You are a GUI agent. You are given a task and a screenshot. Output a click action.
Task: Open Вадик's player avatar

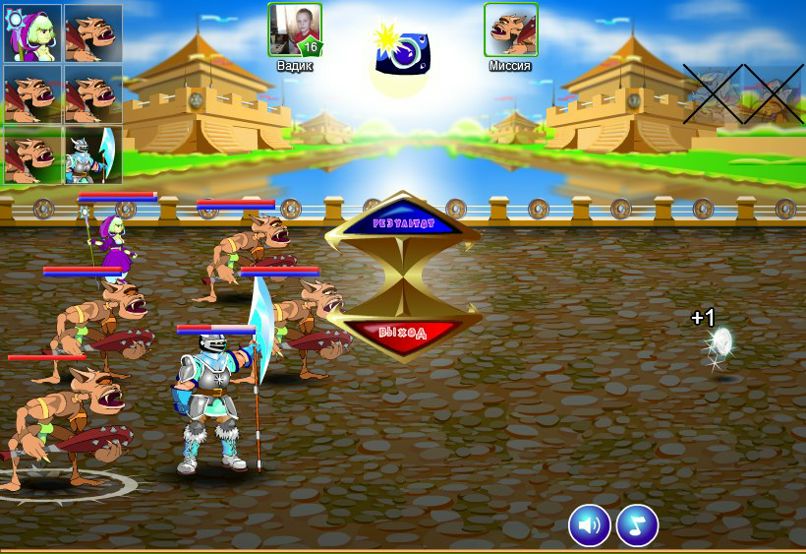pyautogui.click(x=294, y=30)
